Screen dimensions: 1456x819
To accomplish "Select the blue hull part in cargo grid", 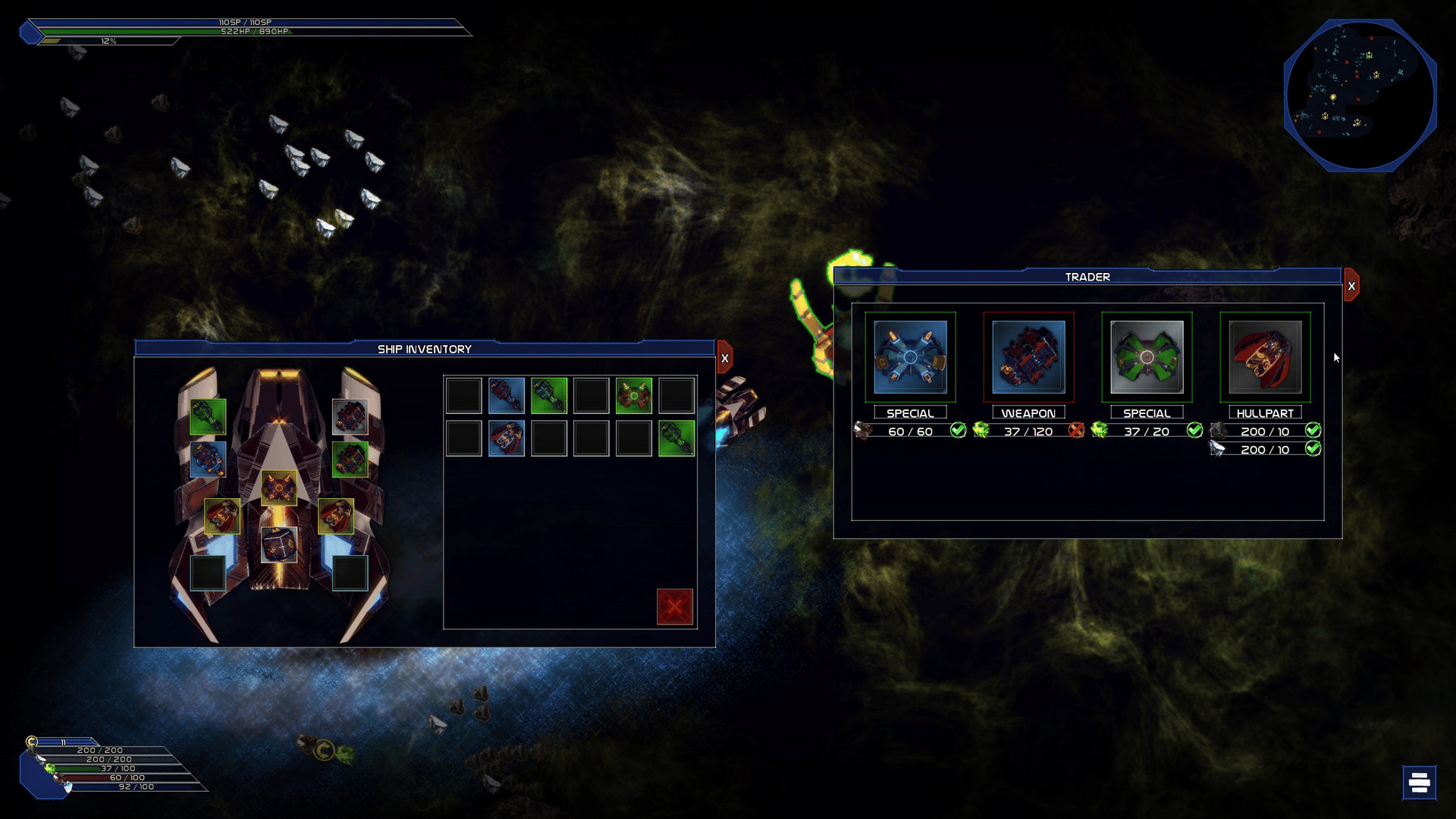I will (507, 438).
